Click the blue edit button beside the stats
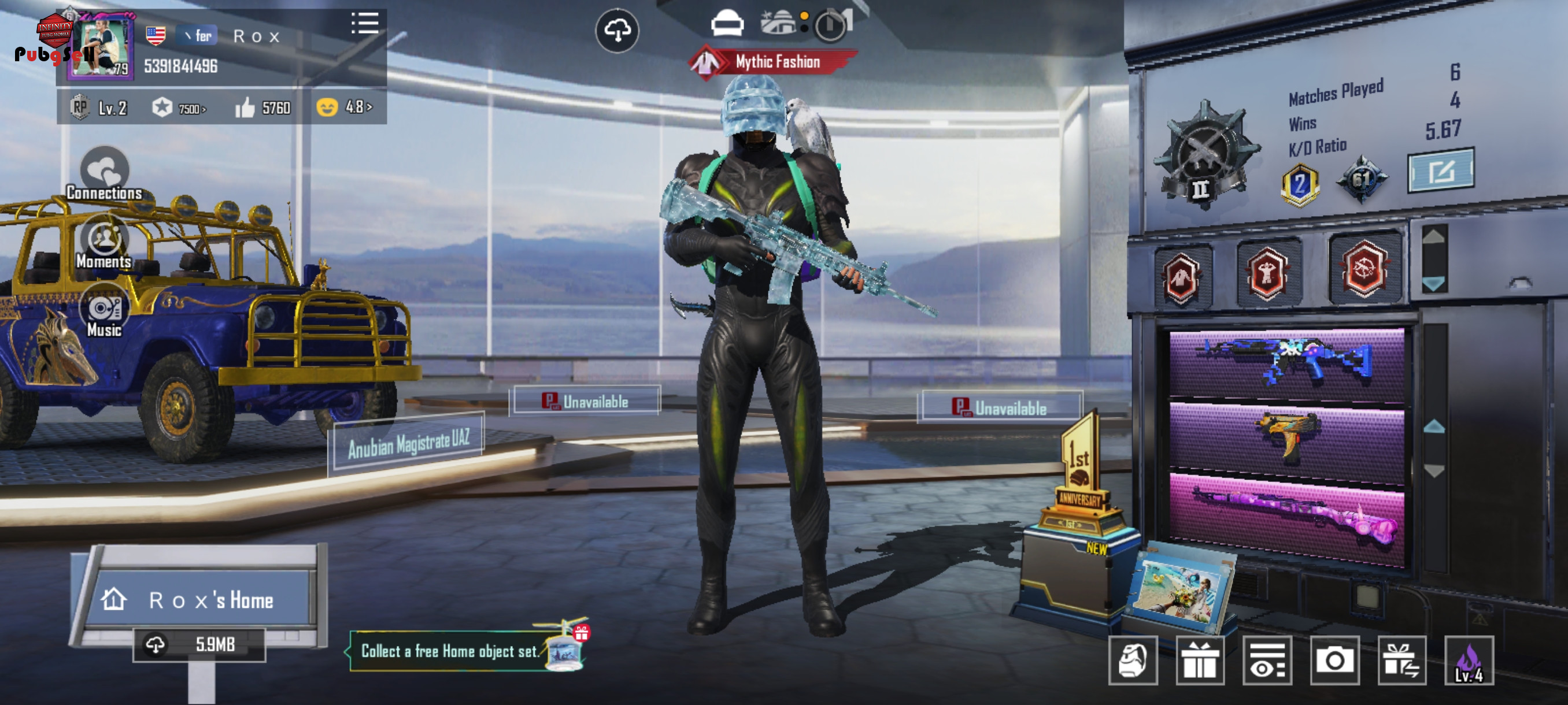Viewport: 1568px width, 705px height. pos(1440,171)
